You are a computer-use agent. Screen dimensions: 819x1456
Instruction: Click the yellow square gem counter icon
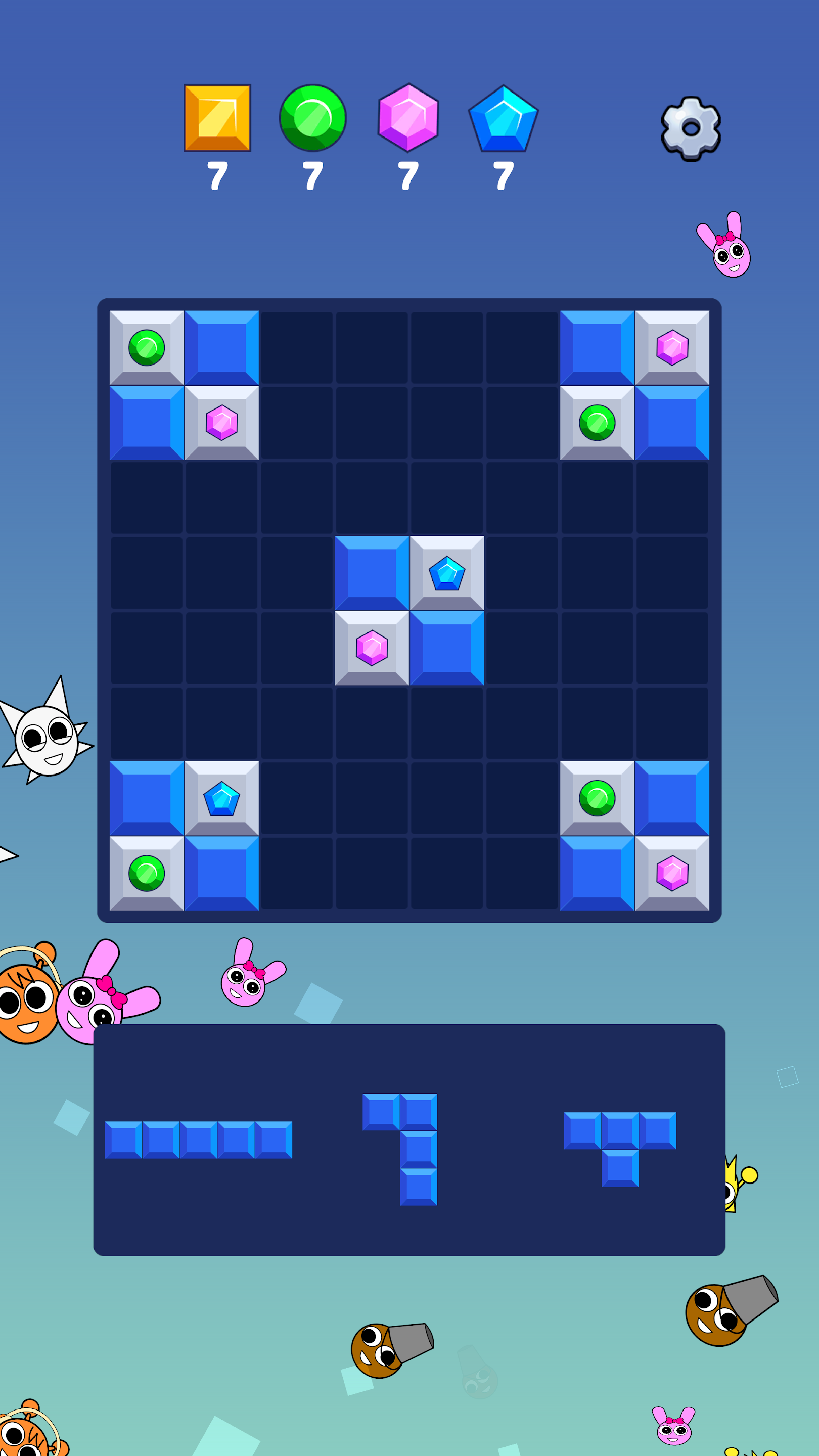tap(217, 119)
